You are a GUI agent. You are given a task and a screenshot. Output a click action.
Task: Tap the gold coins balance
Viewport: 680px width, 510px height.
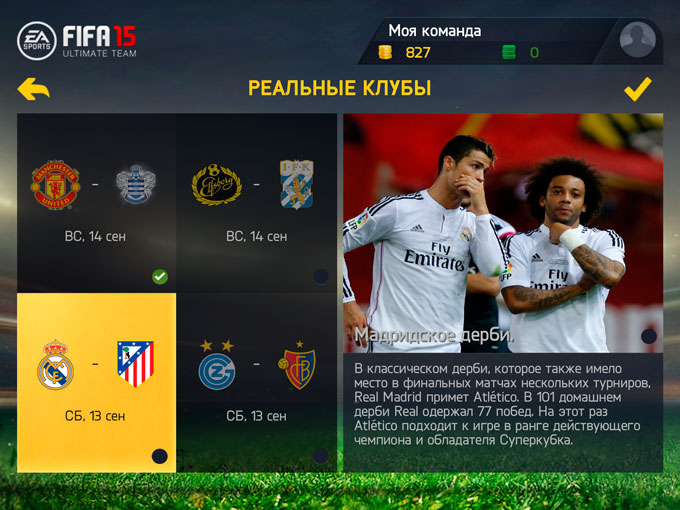click(x=405, y=52)
